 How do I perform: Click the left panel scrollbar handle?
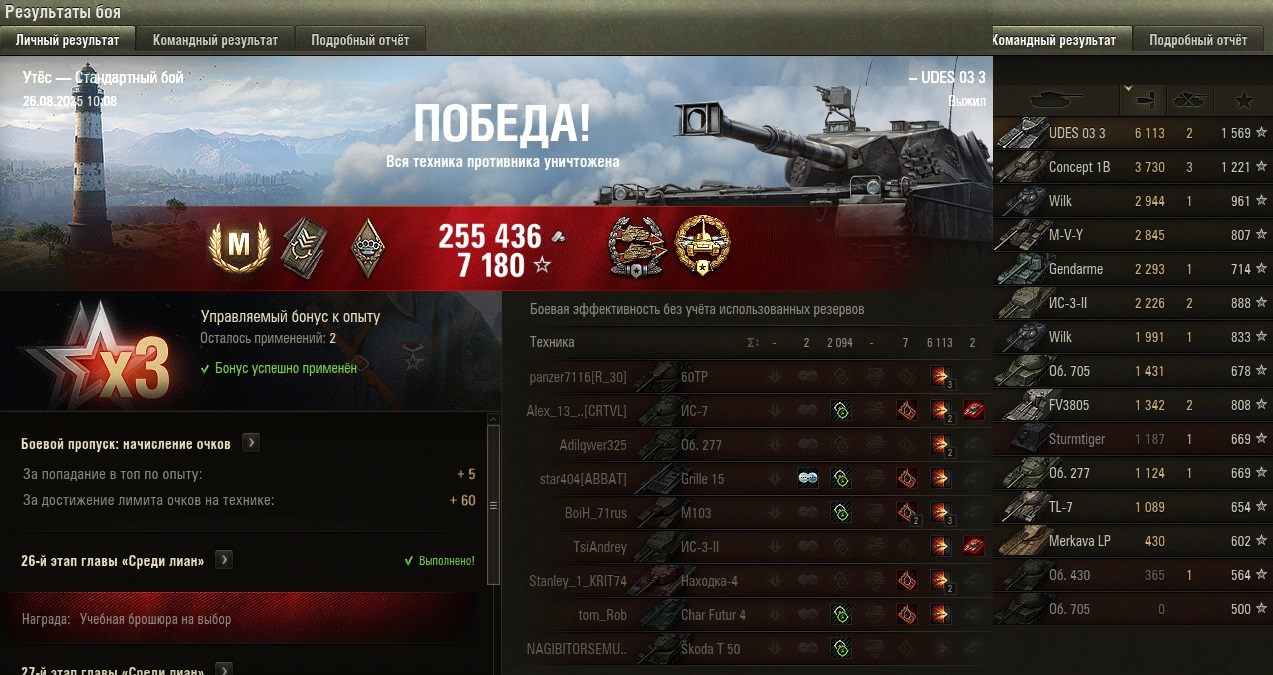[493, 505]
